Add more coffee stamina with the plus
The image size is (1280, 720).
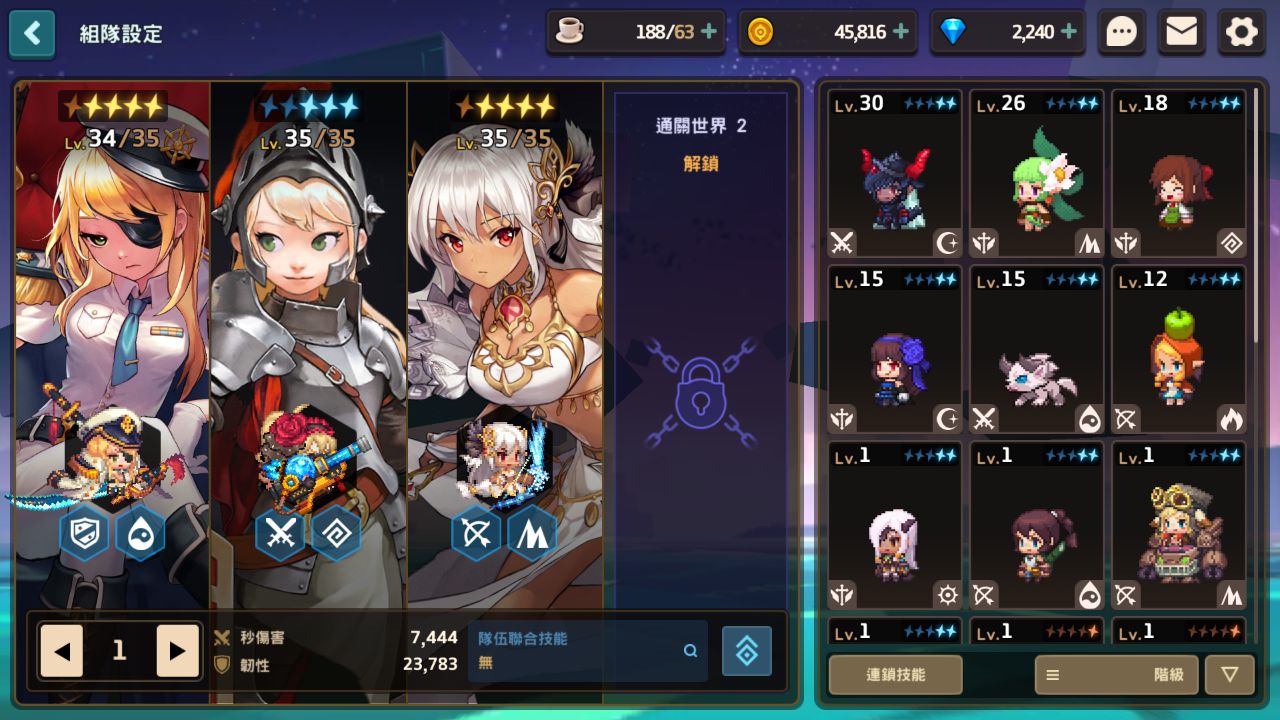(x=709, y=32)
